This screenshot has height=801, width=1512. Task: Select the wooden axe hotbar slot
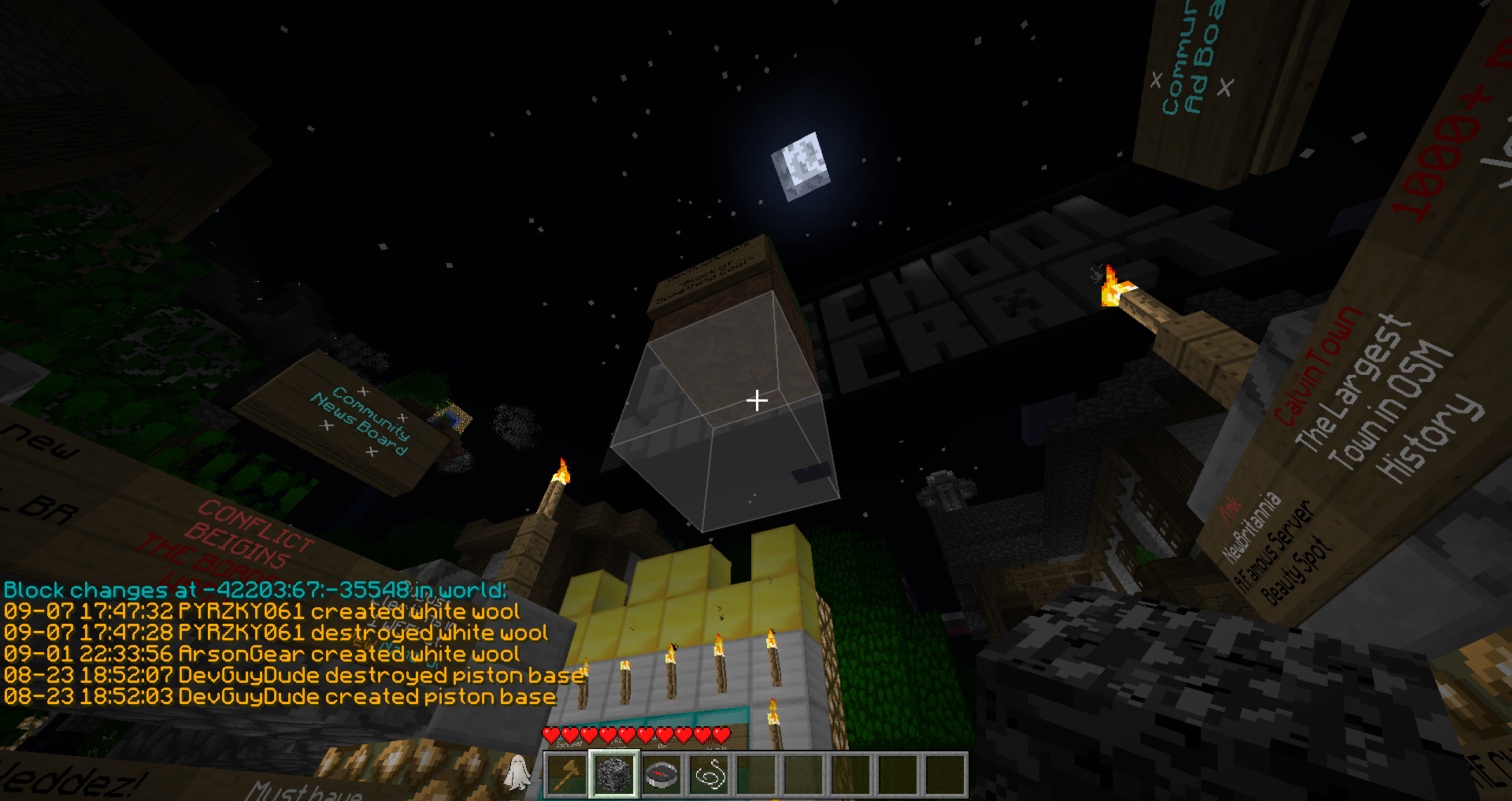567,775
